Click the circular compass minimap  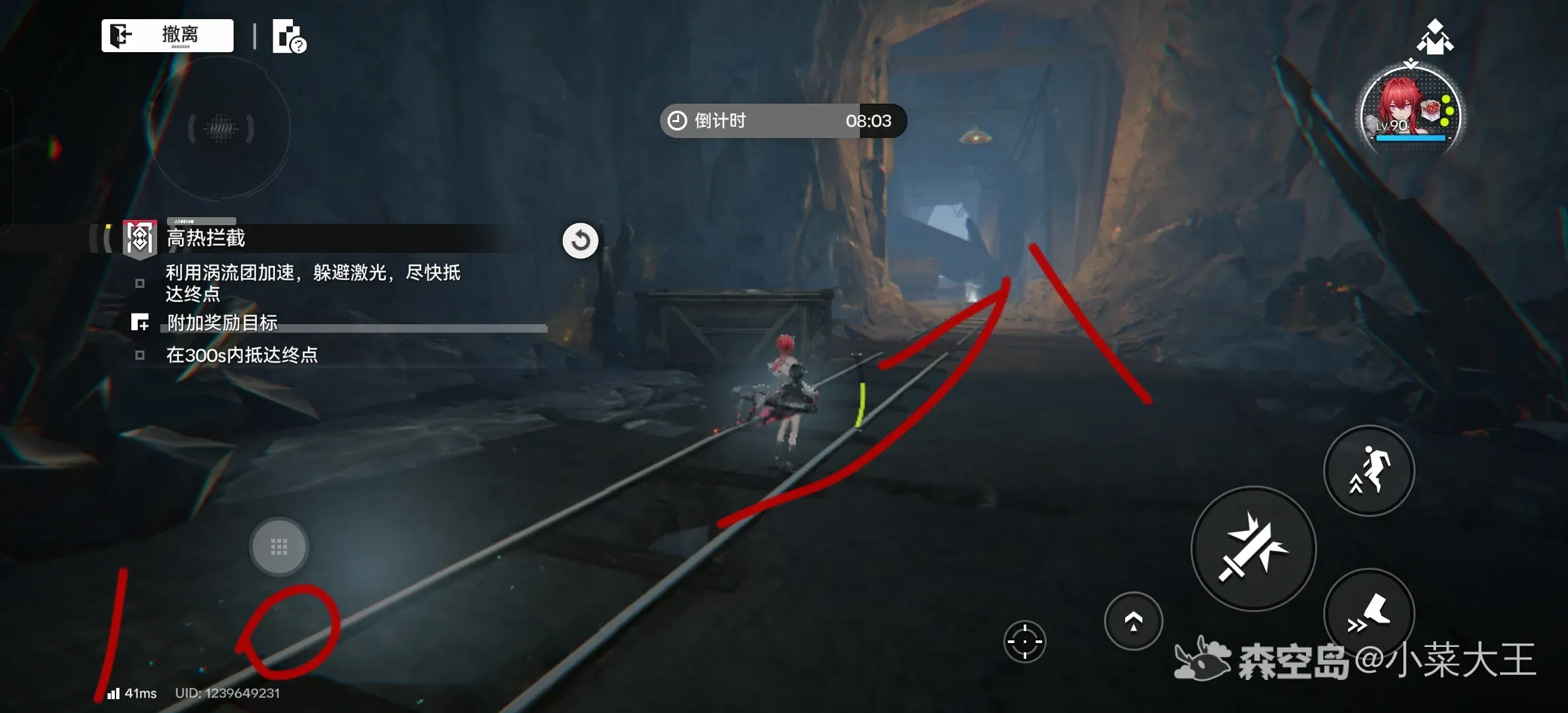(x=220, y=129)
